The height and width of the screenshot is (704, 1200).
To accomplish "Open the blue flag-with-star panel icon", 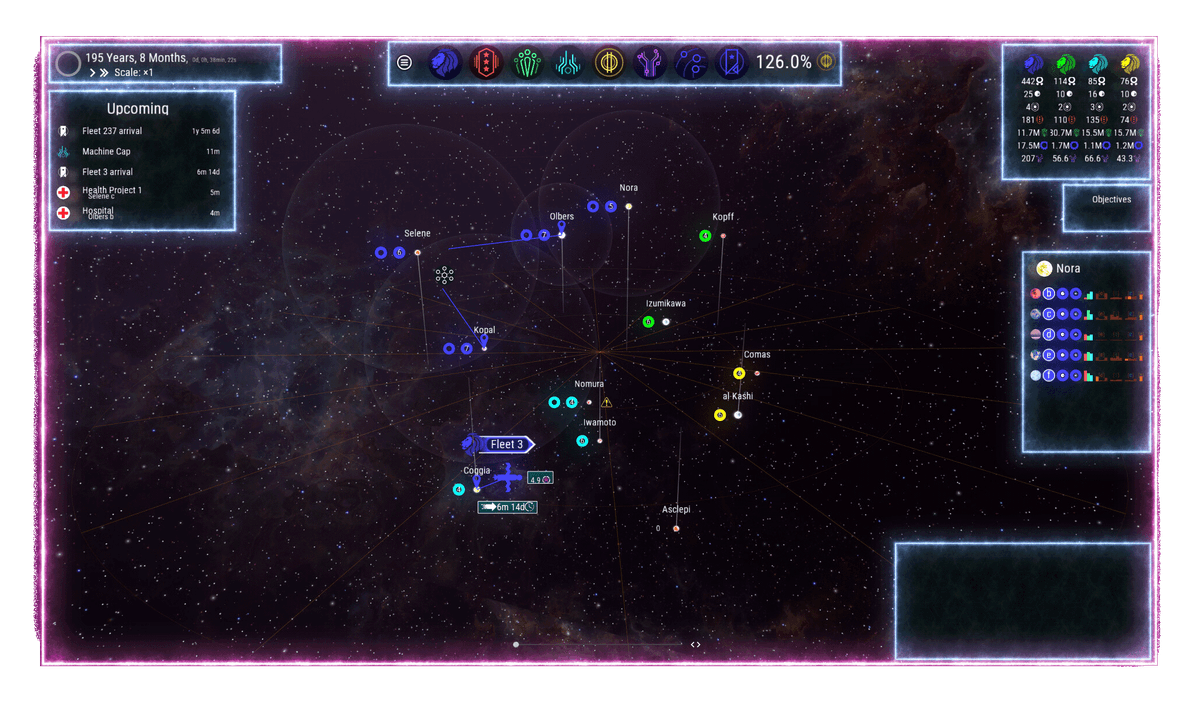I will 731,63.
